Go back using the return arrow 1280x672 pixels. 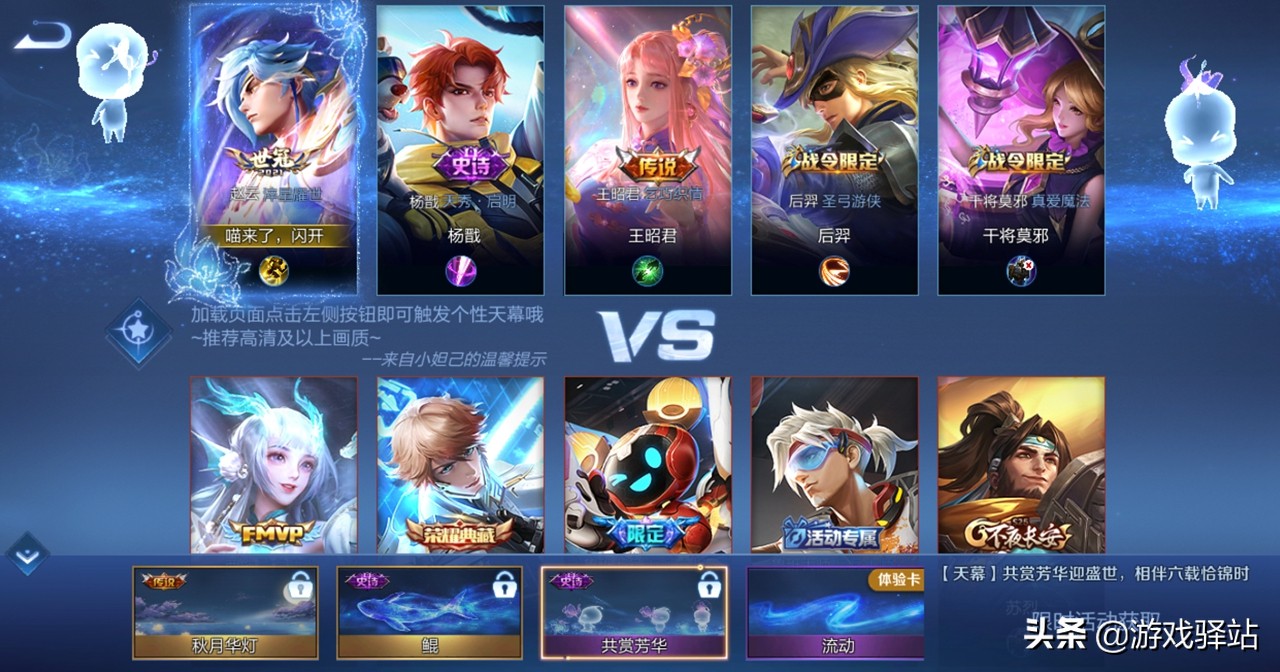43,37
